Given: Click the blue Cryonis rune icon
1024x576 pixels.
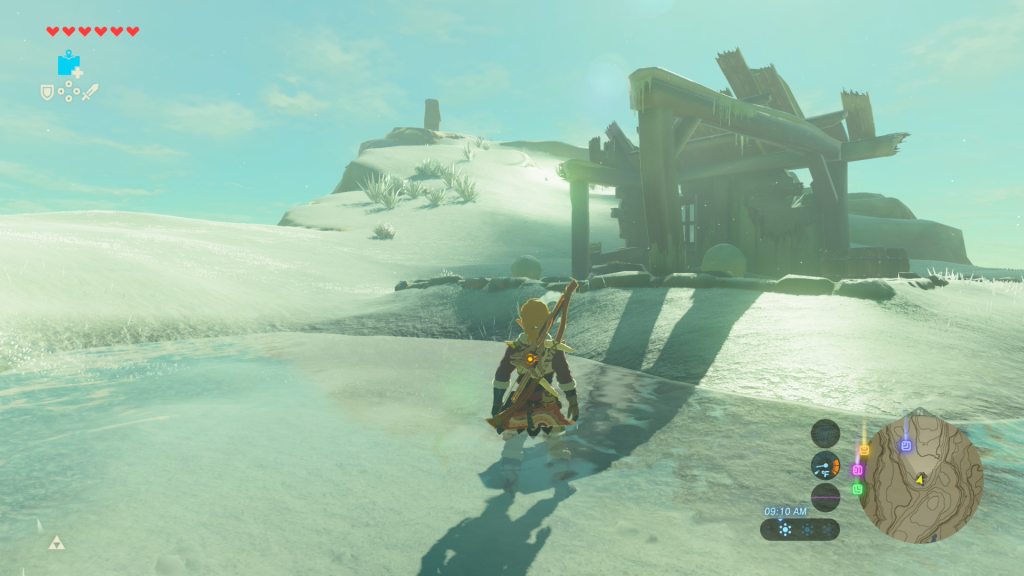Looking at the screenshot, I should (x=68, y=64).
